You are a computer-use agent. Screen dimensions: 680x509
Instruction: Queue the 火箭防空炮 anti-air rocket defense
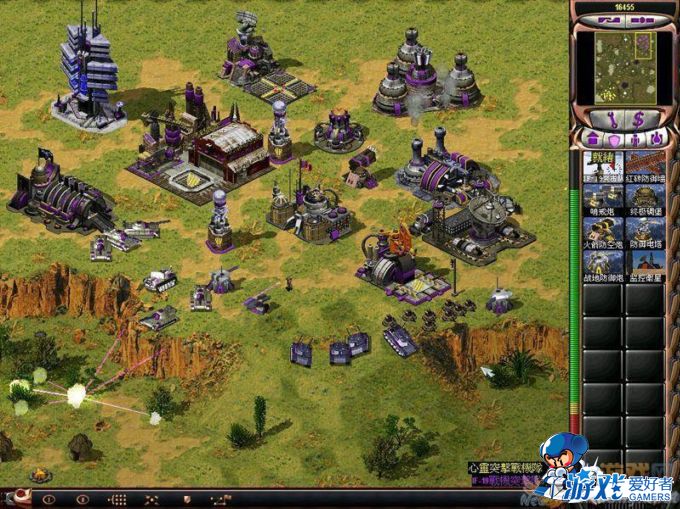[602, 231]
